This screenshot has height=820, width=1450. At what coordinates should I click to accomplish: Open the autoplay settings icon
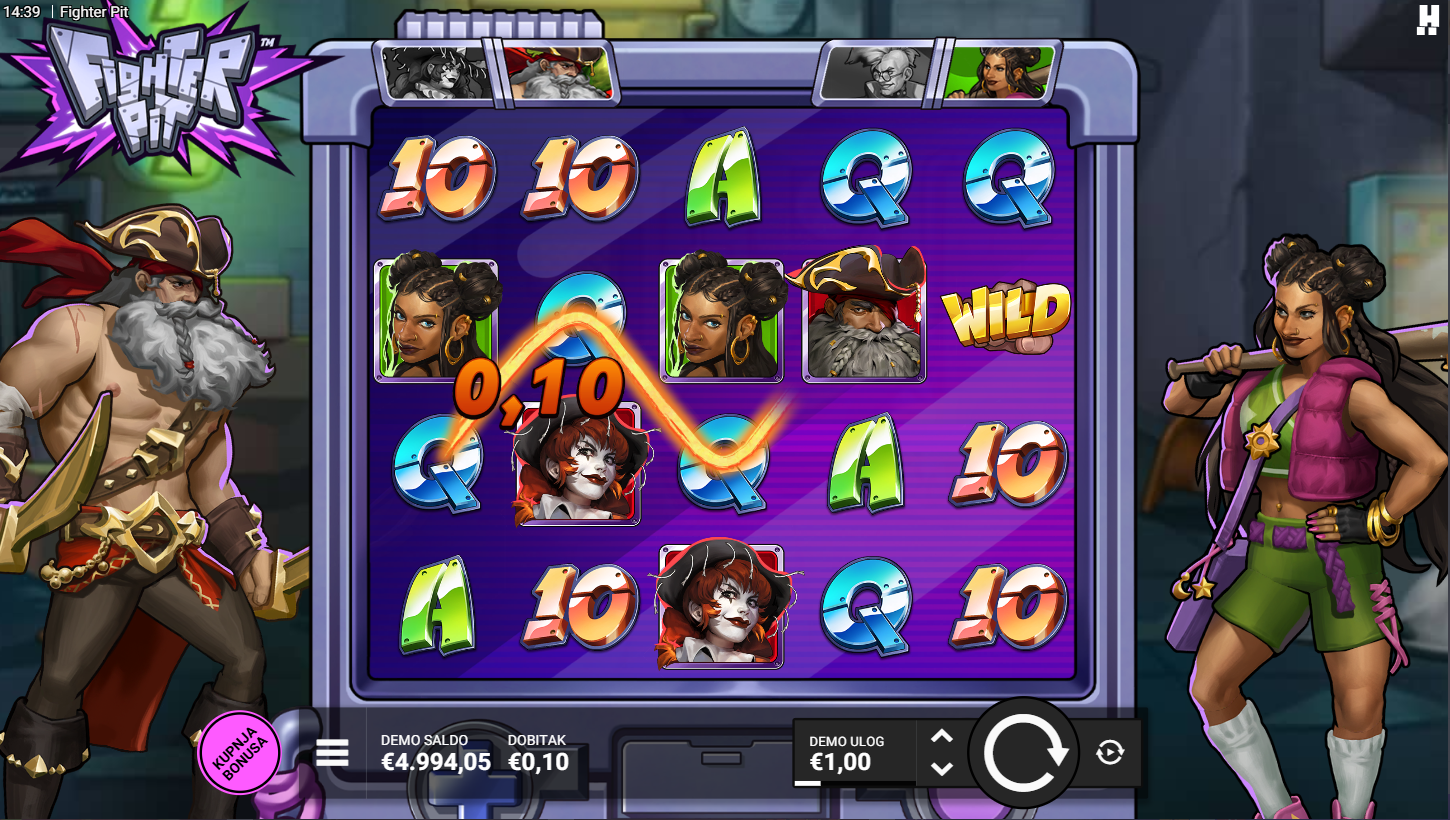[x=1110, y=752]
